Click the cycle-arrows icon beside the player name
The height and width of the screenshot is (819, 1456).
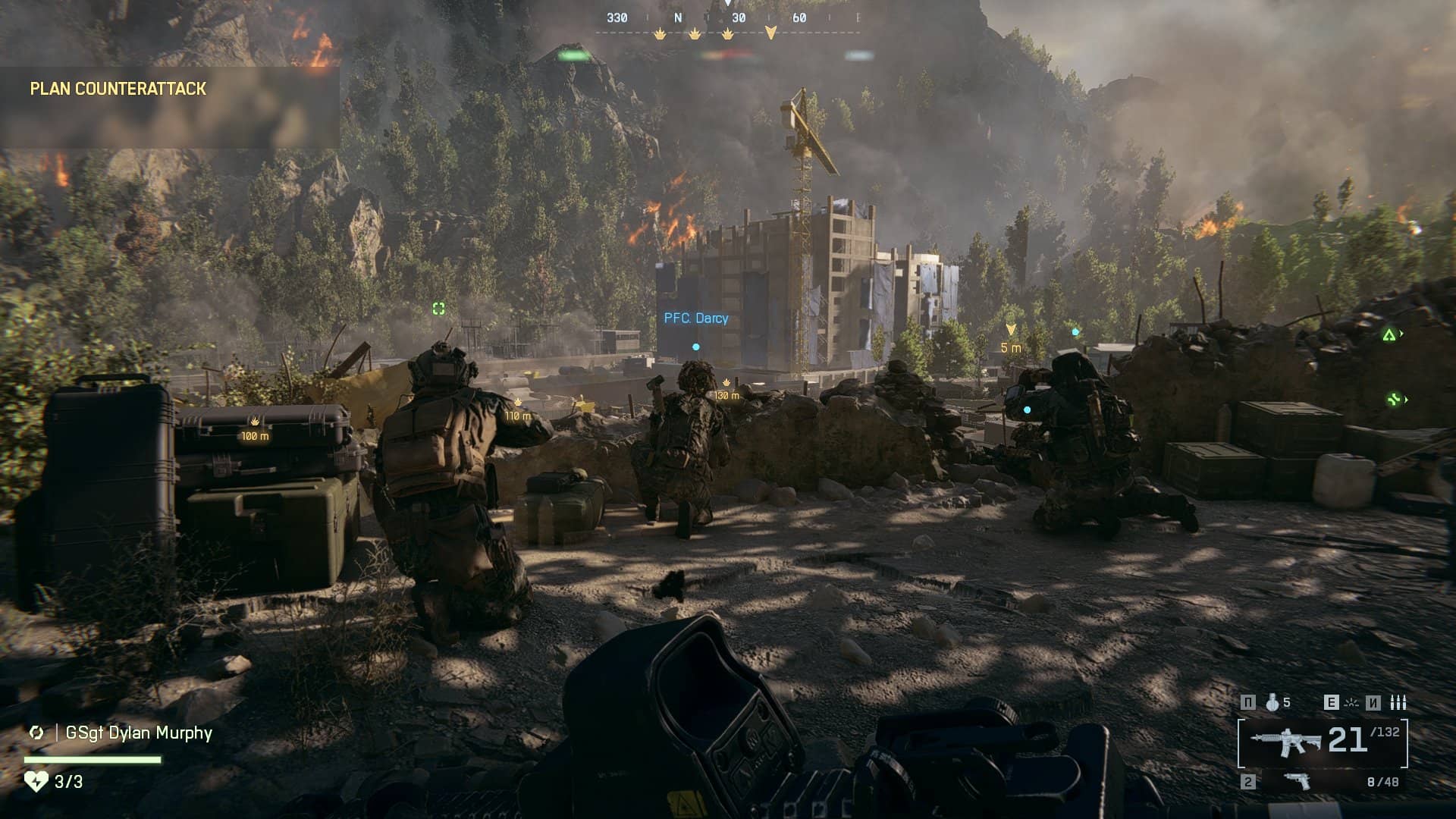tap(36, 733)
